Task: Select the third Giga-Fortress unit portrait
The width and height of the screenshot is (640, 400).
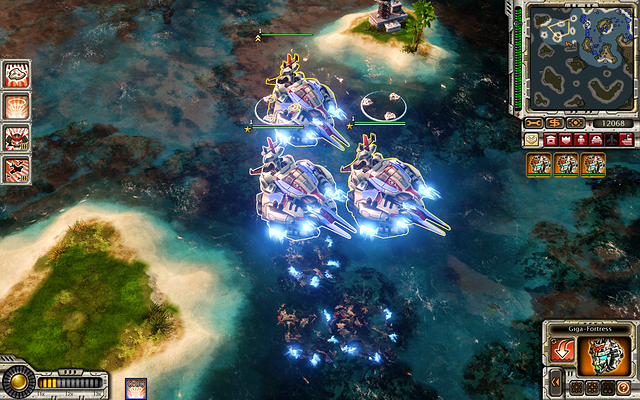Action: click(x=593, y=164)
